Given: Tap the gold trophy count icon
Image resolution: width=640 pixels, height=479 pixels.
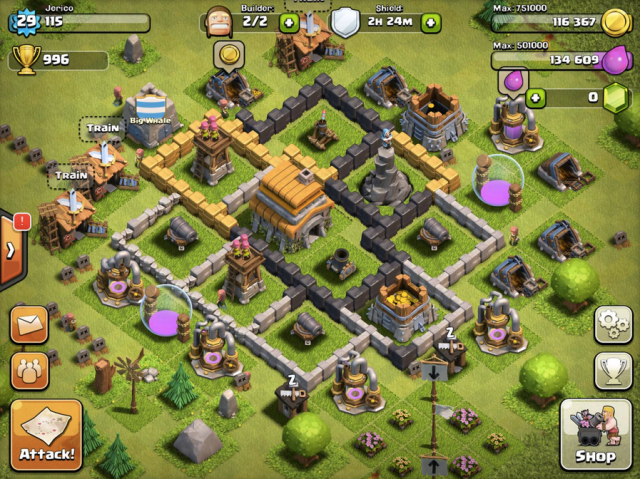Looking at the screenshot, I should point(26,60).
